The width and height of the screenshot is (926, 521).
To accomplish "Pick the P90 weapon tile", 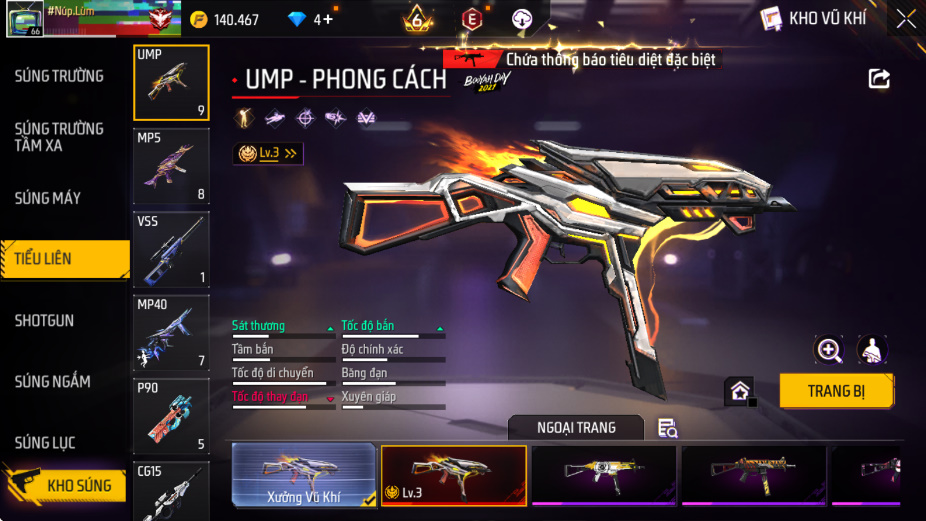I will [x=171, y=416].
